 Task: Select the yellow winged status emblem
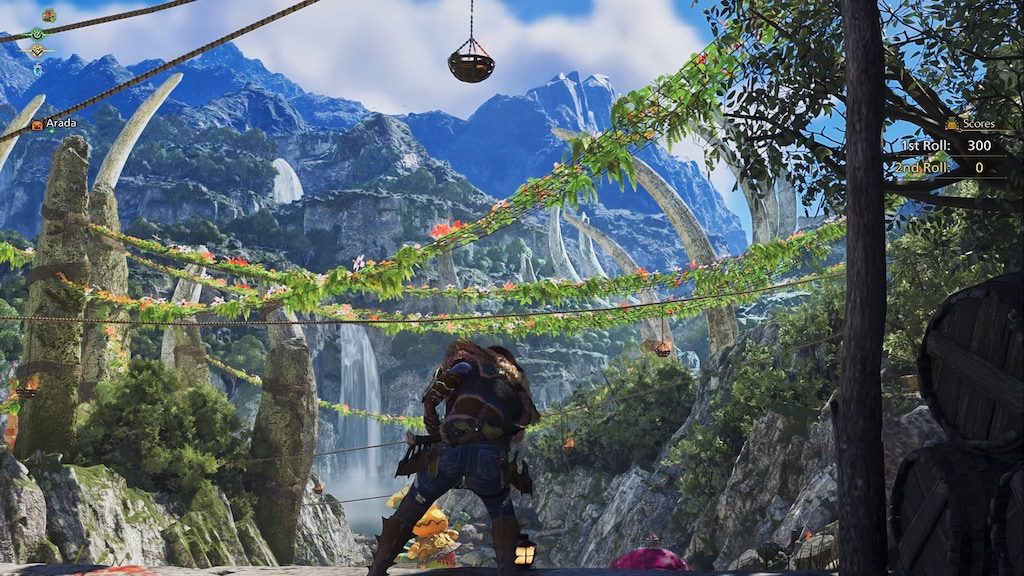click(x=37, y=50)
